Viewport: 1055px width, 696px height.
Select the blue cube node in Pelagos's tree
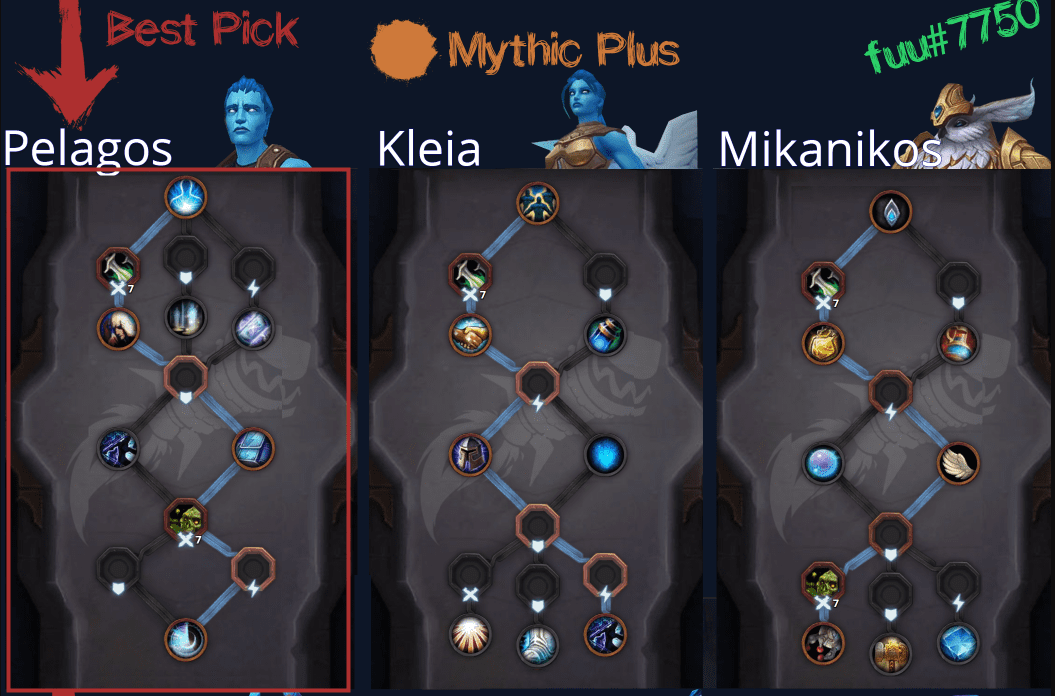coord(252,450)
